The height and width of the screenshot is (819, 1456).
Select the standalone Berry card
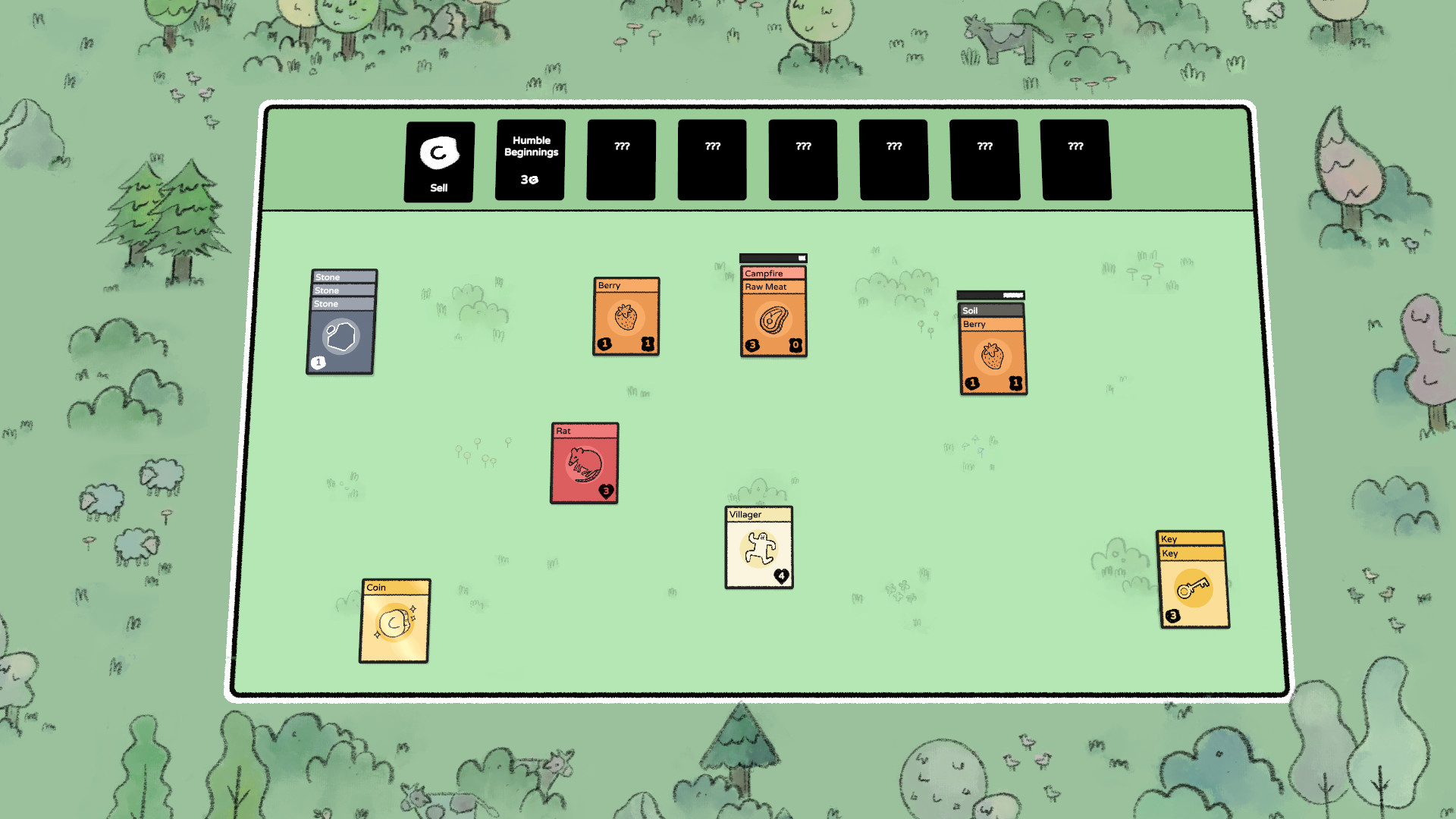pos(626,315)
